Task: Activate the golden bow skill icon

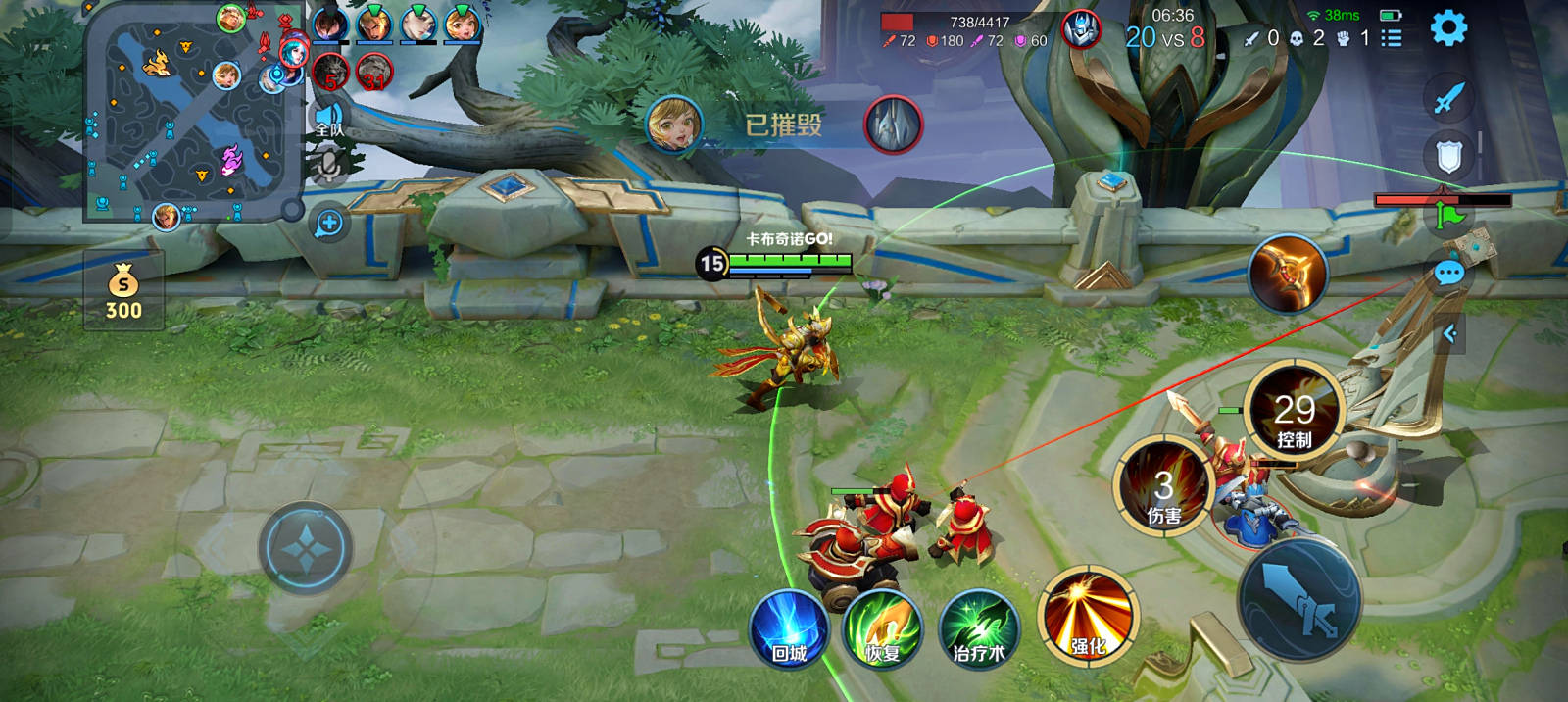Action: 1288,273
